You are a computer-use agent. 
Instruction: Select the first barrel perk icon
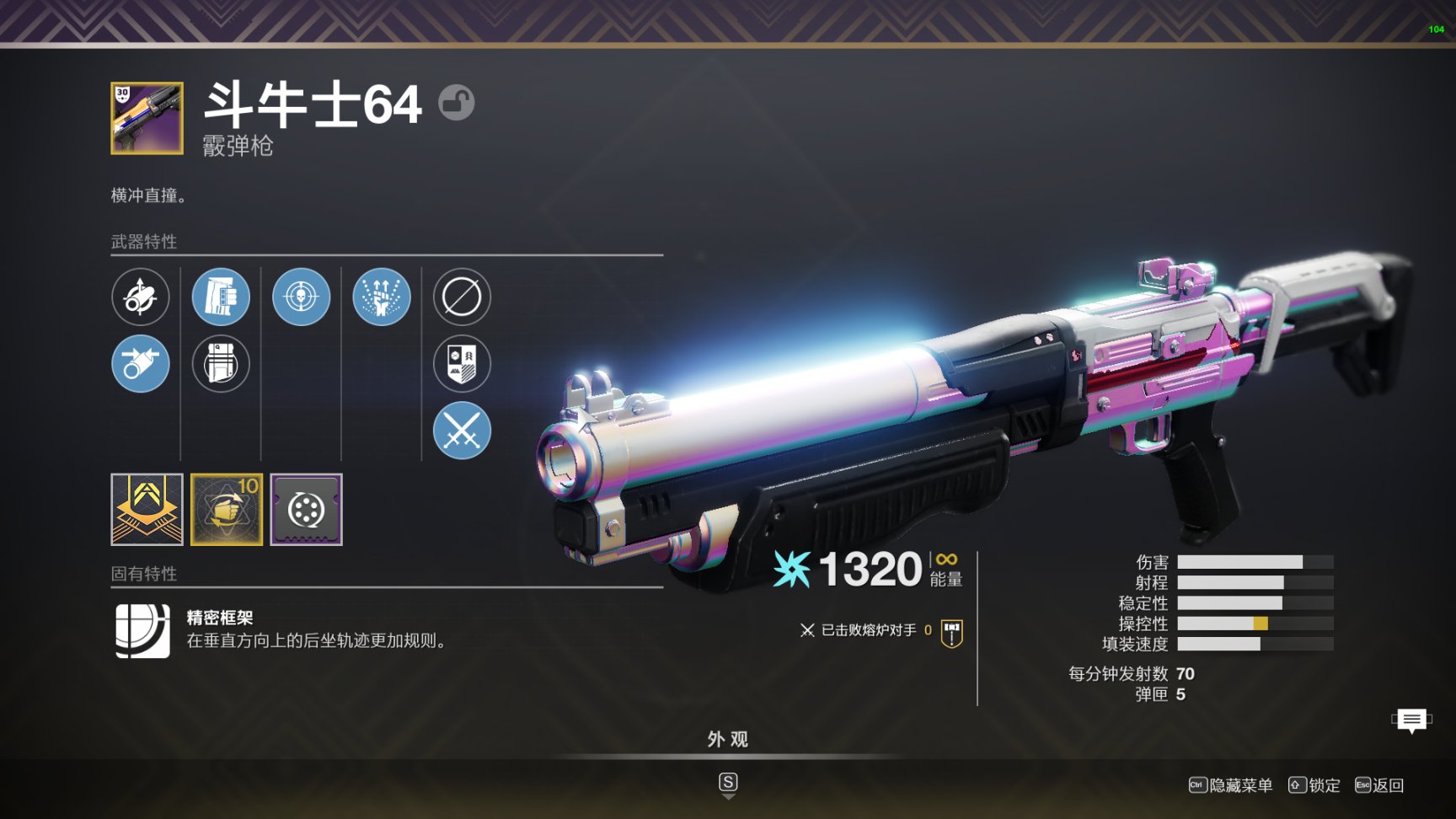click(141, 297)
